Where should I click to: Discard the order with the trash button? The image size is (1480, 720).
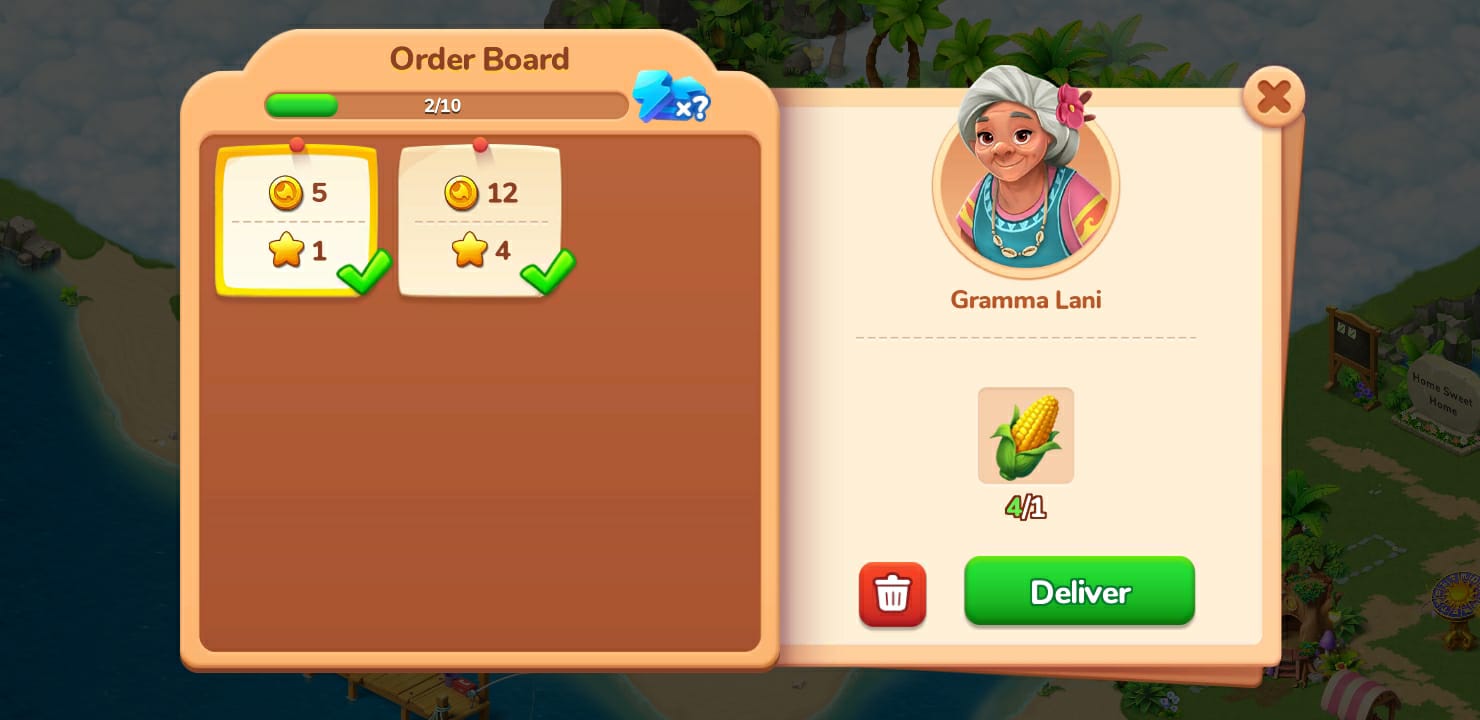892,594
